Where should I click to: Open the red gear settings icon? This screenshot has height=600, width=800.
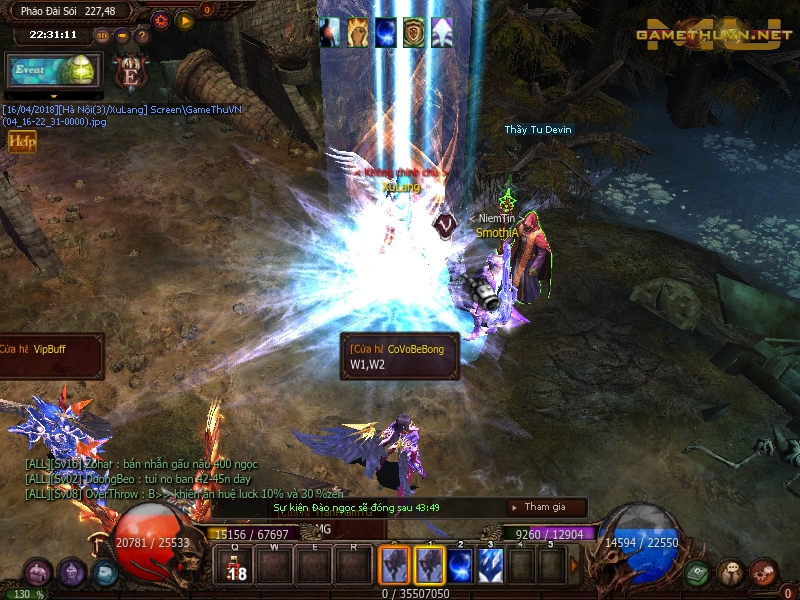161,19
